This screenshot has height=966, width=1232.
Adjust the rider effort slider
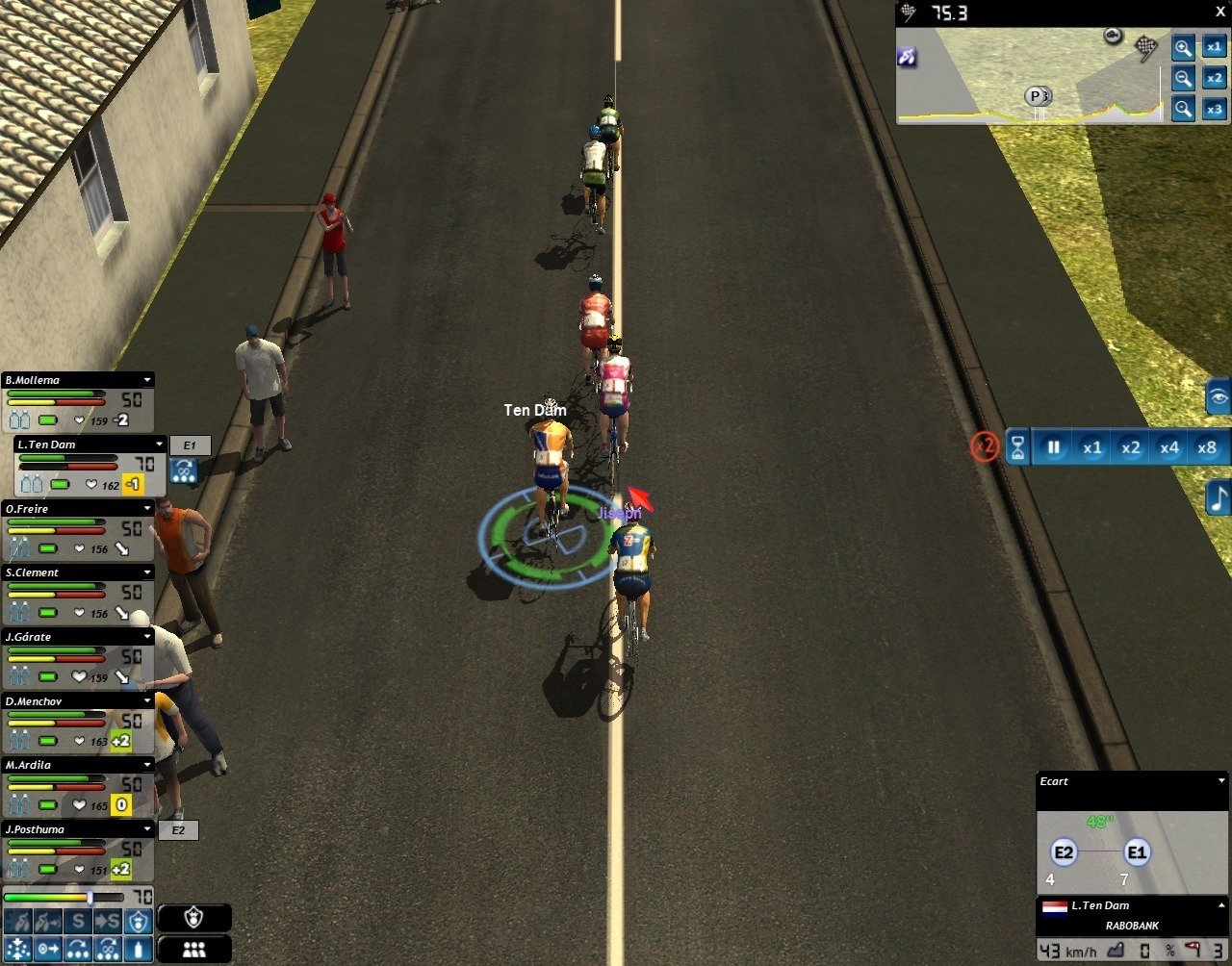point(90,897)
